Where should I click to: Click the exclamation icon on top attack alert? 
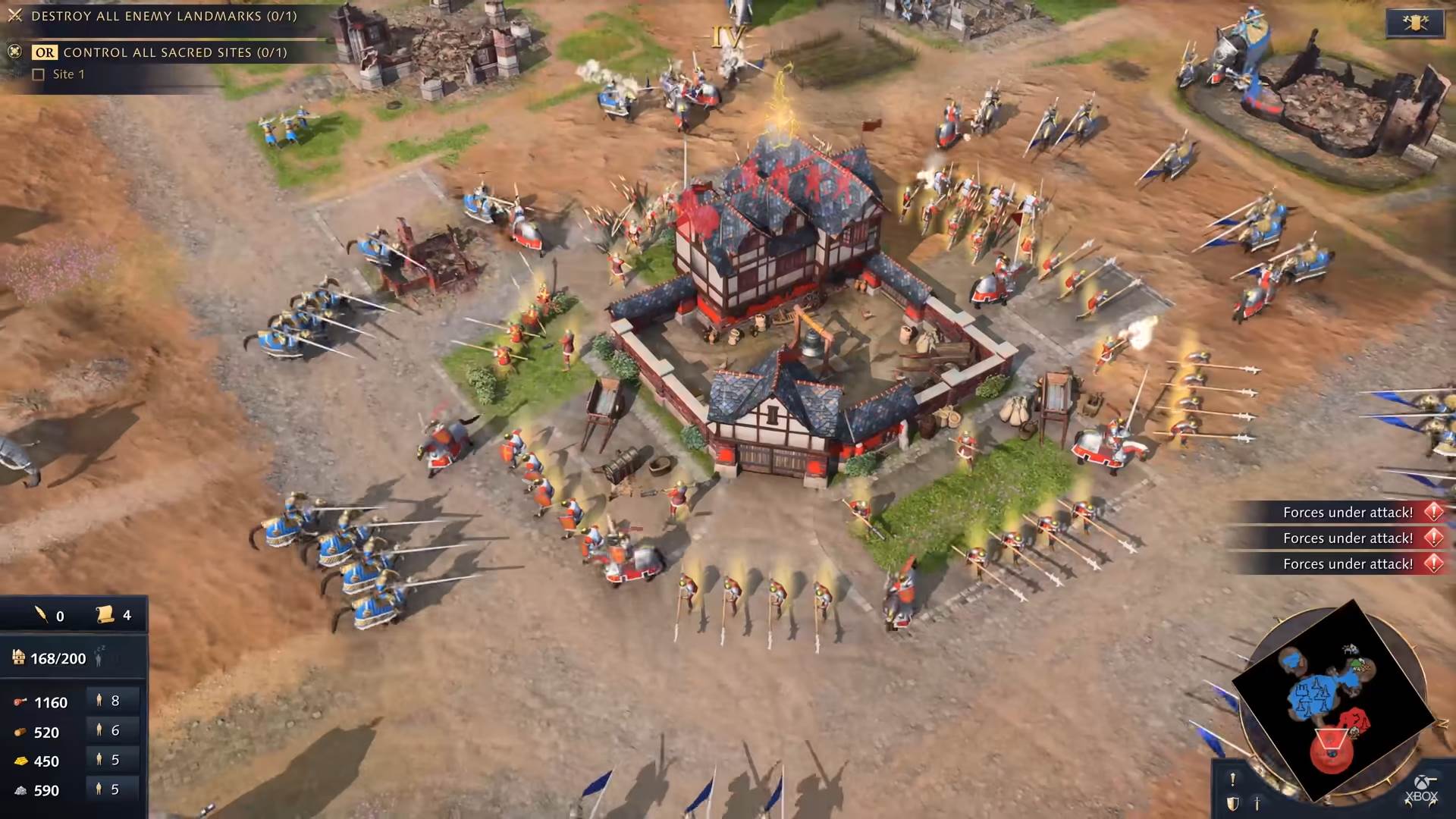[x=1433, y=513]
